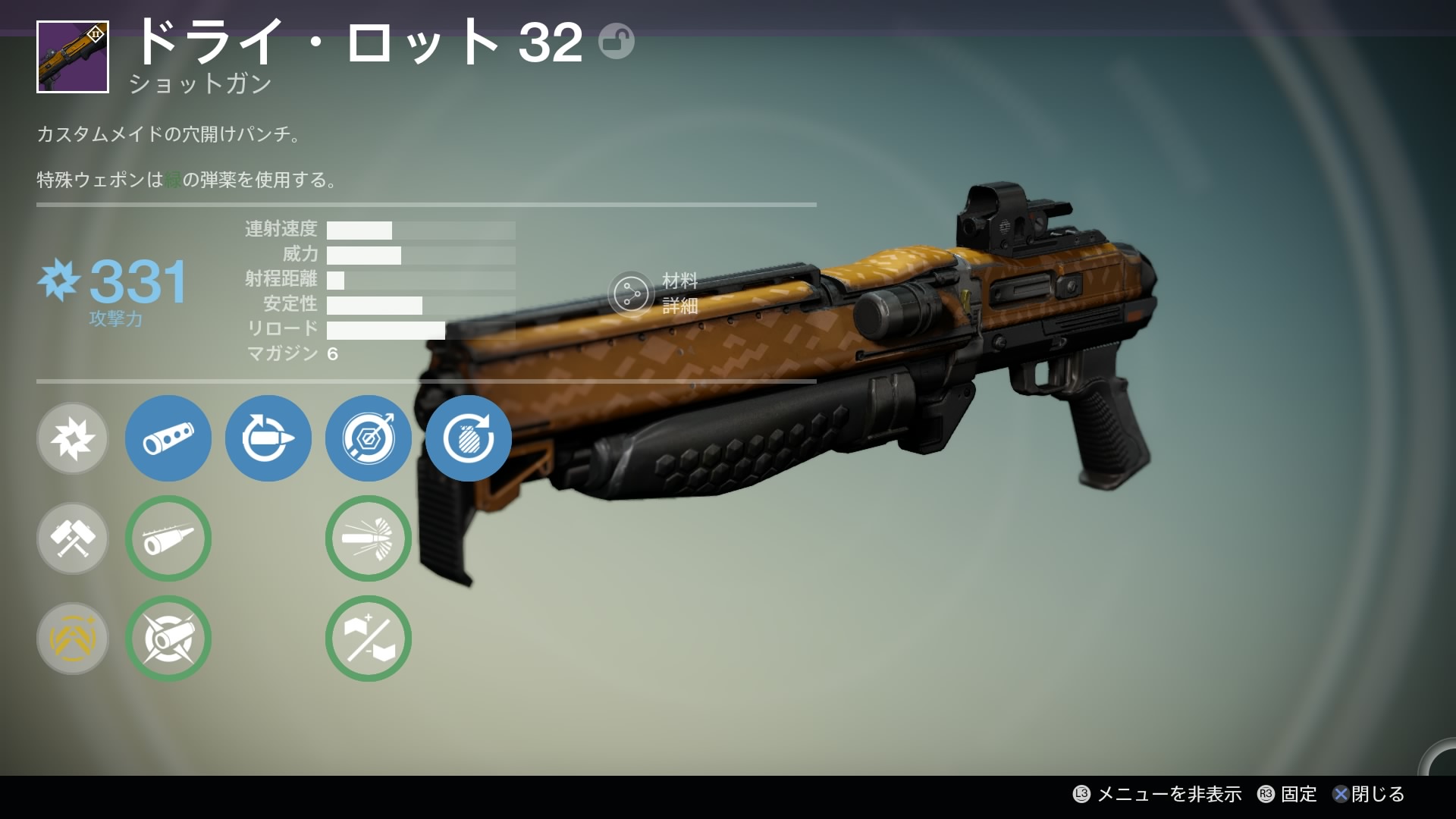The height and width of the screenshot is (819, 1456).
Task: Choose the perforated barrel perk
Action: pos(168,438)
